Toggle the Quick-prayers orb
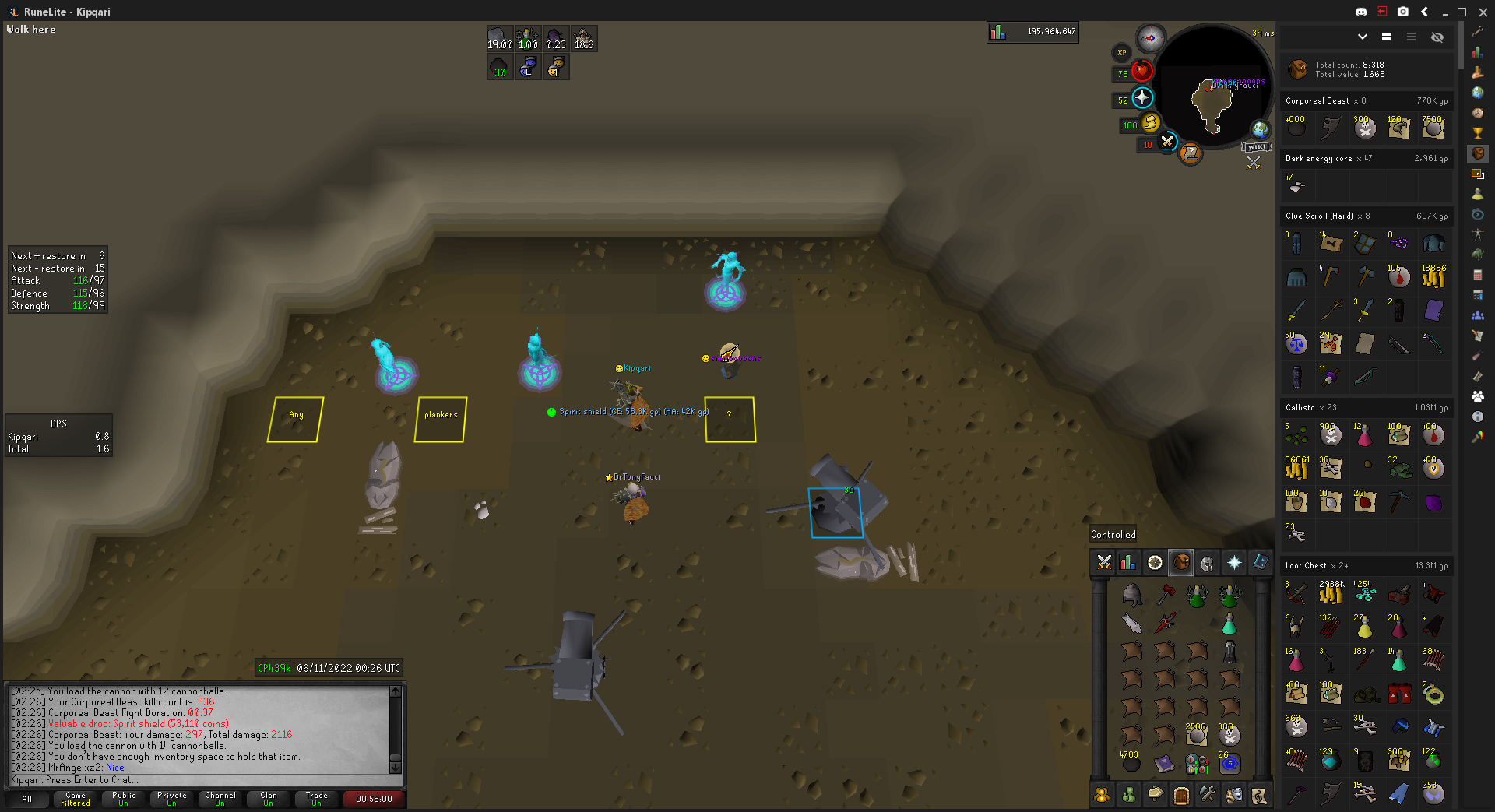The height and width of the screenshot is (812, 1495). (x=1141, y=98)
